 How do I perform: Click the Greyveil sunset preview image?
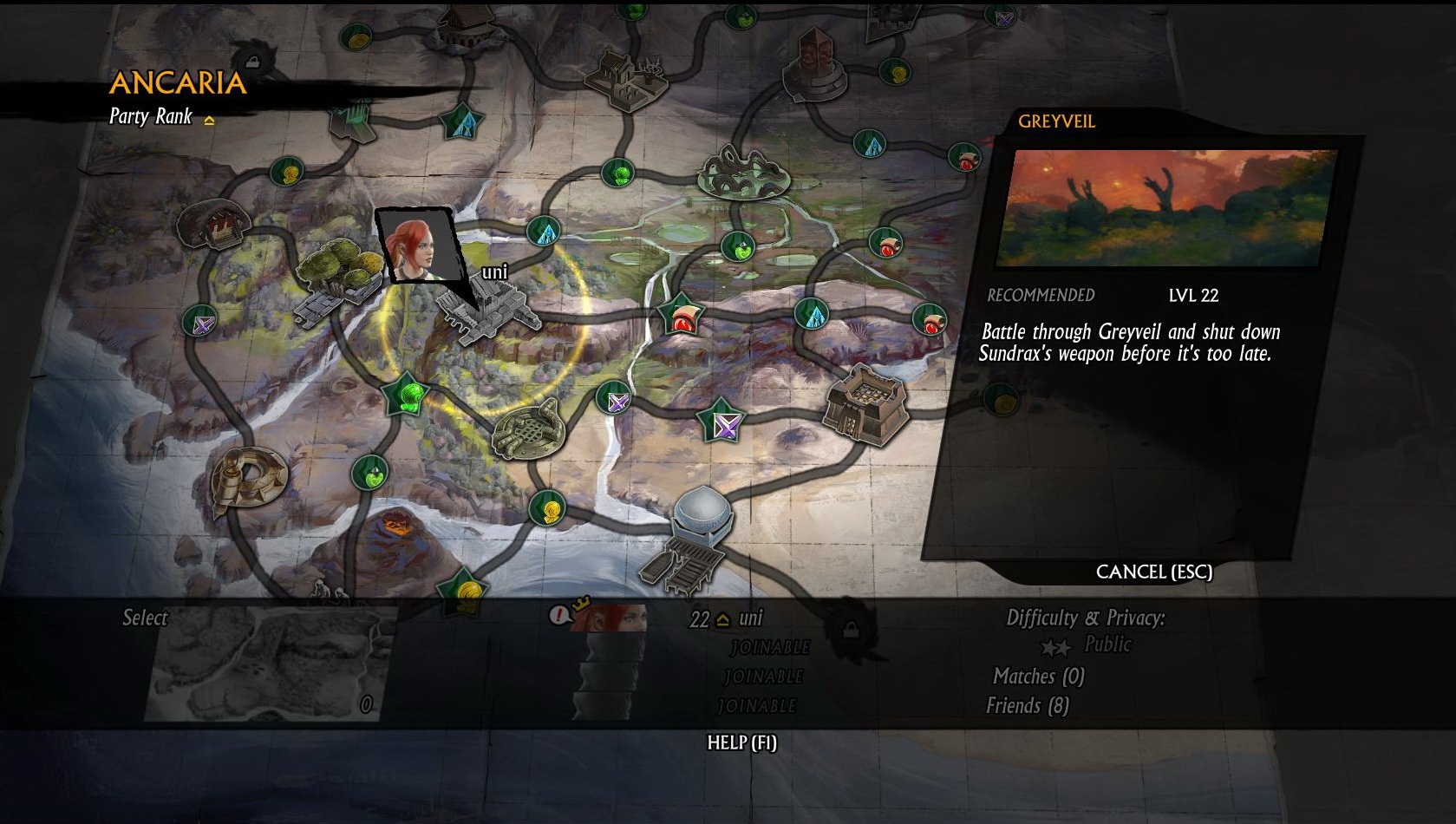click(x=1165, y=208)
